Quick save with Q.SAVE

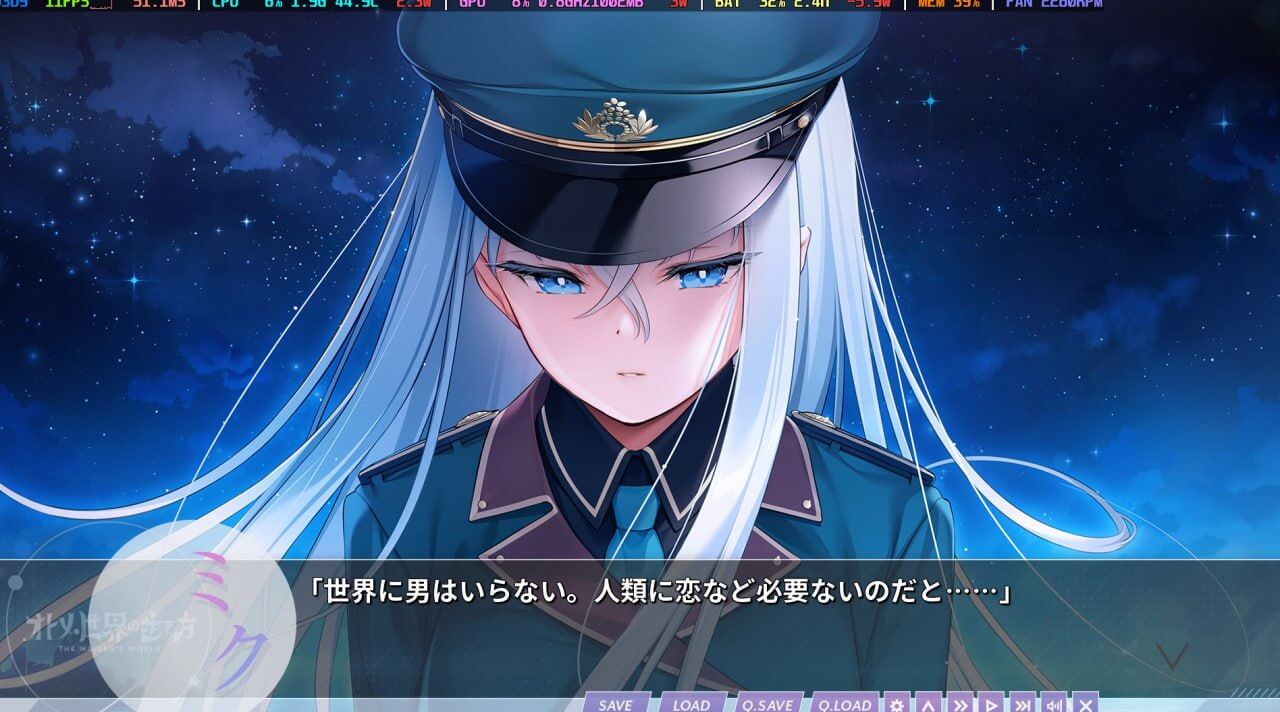pos(767,704)
